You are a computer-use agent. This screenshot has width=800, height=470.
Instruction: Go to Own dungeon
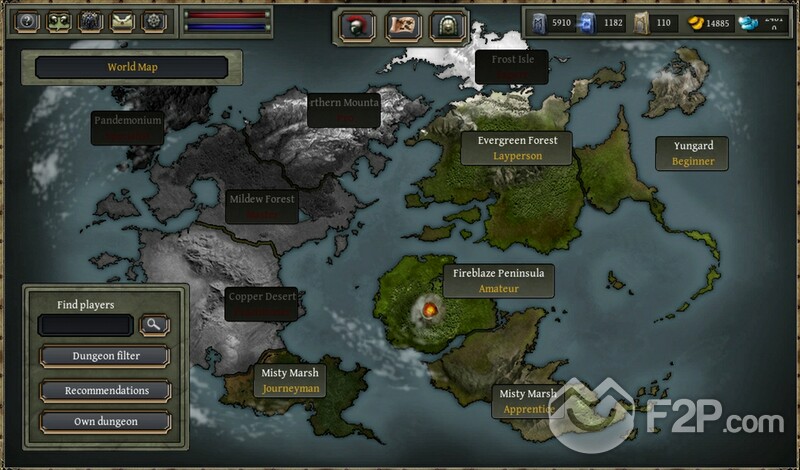click(x=105, y=421)
